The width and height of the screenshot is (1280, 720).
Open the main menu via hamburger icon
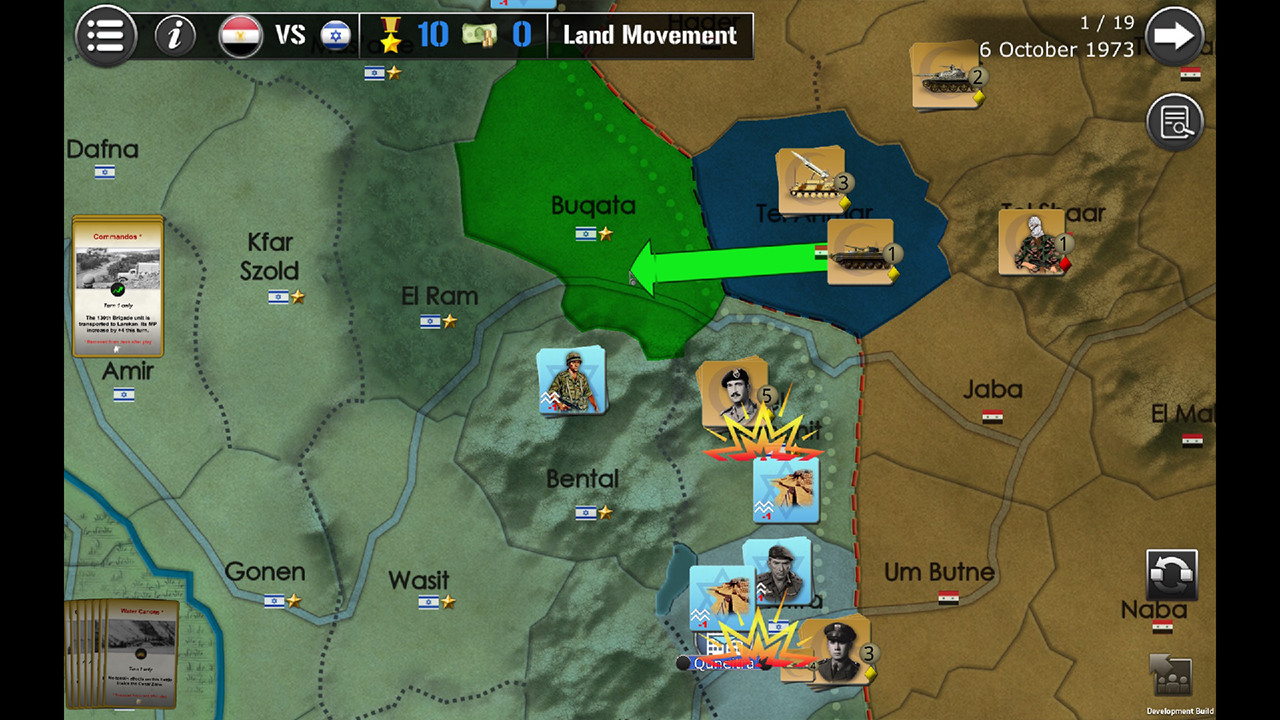pos(105,35)
